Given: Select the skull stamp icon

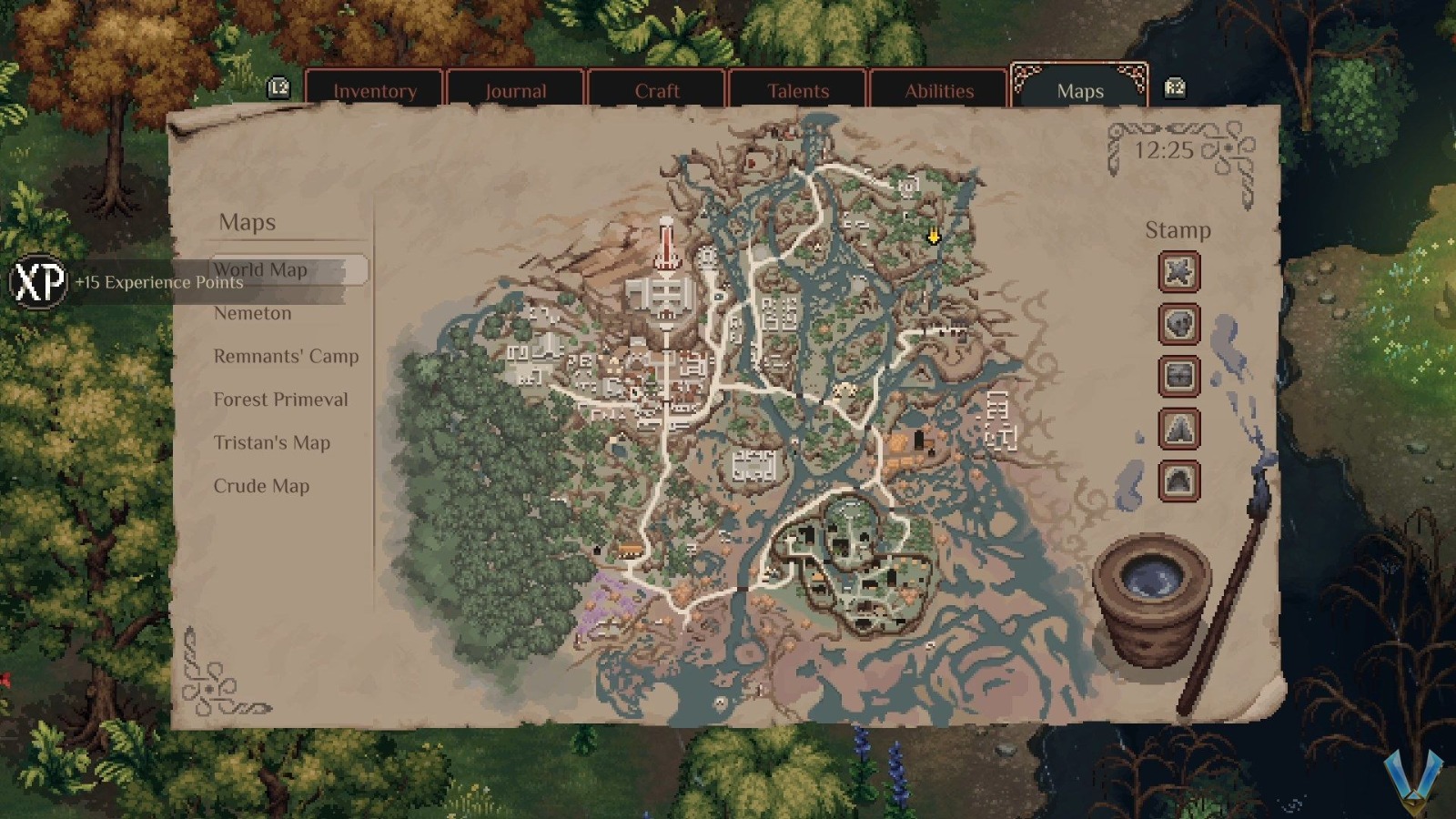Looking at the screenshot, I should click(x=1178, y=325).
